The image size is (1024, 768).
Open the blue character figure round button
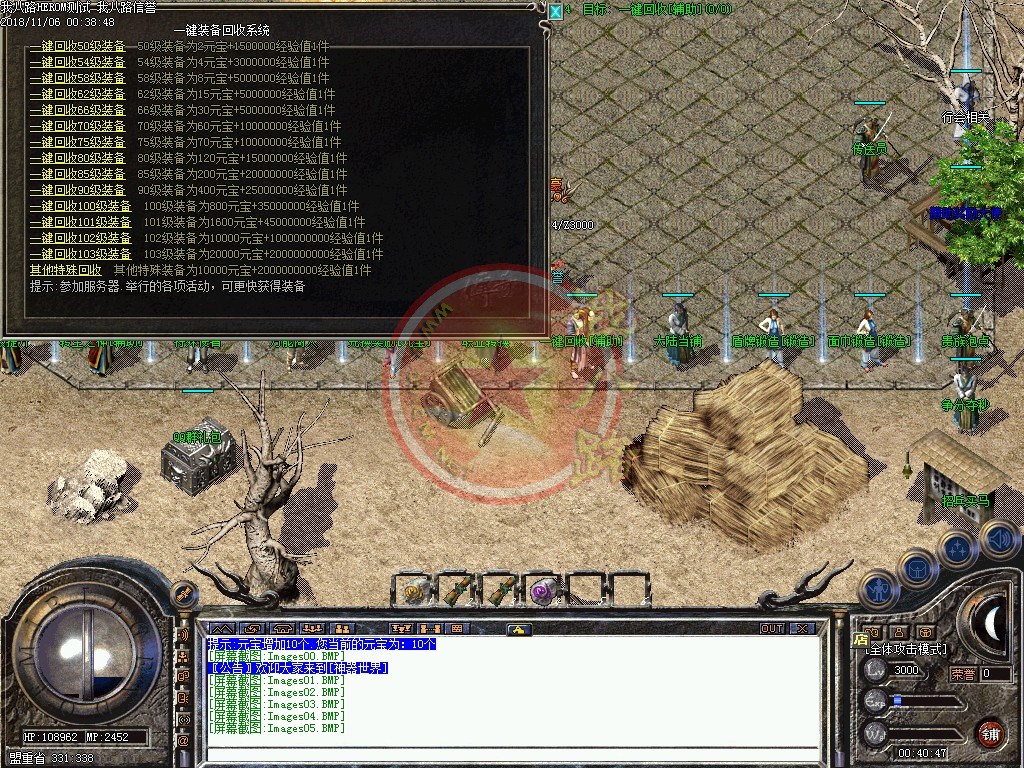878,590
